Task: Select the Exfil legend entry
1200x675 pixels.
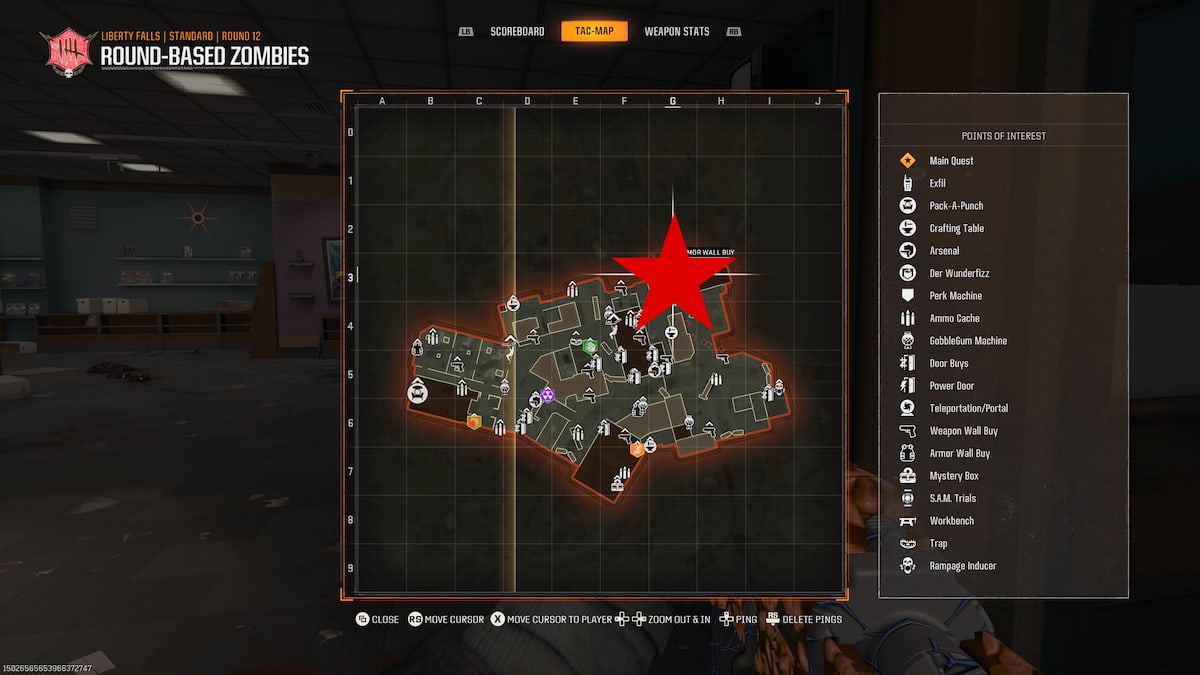Action: coord(937,183)
